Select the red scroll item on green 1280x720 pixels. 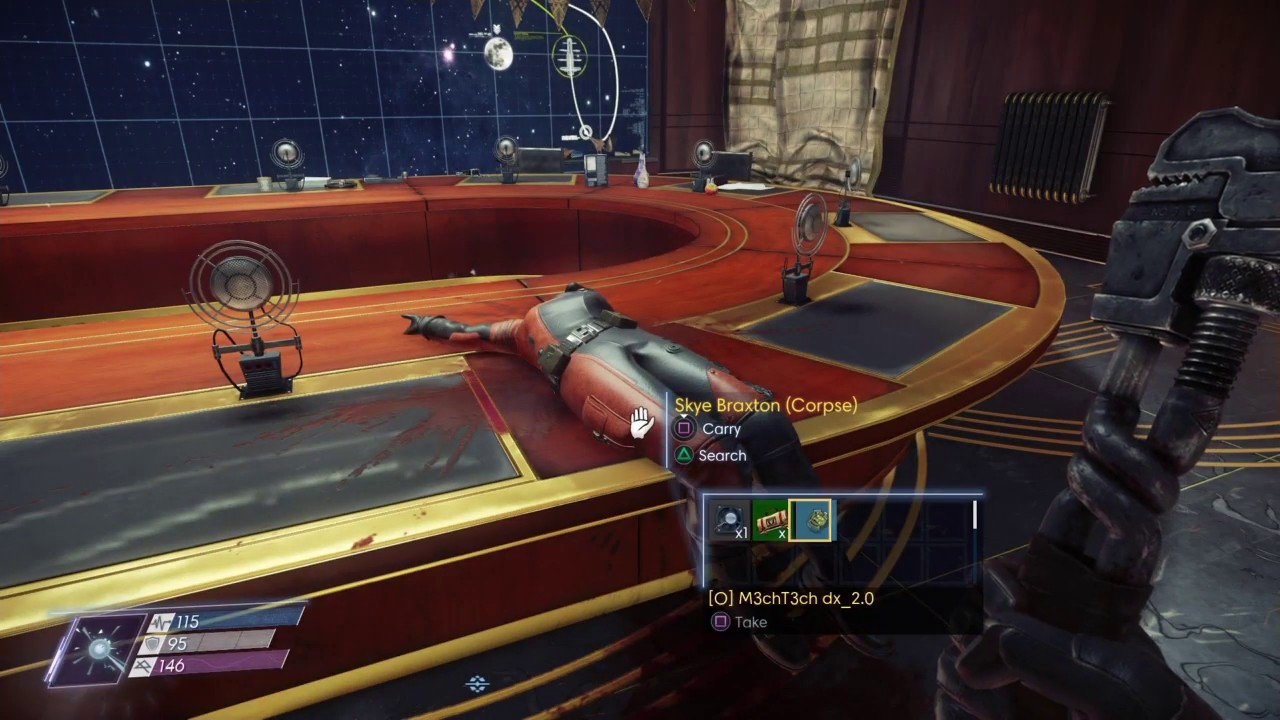click(x=770, y=521)
